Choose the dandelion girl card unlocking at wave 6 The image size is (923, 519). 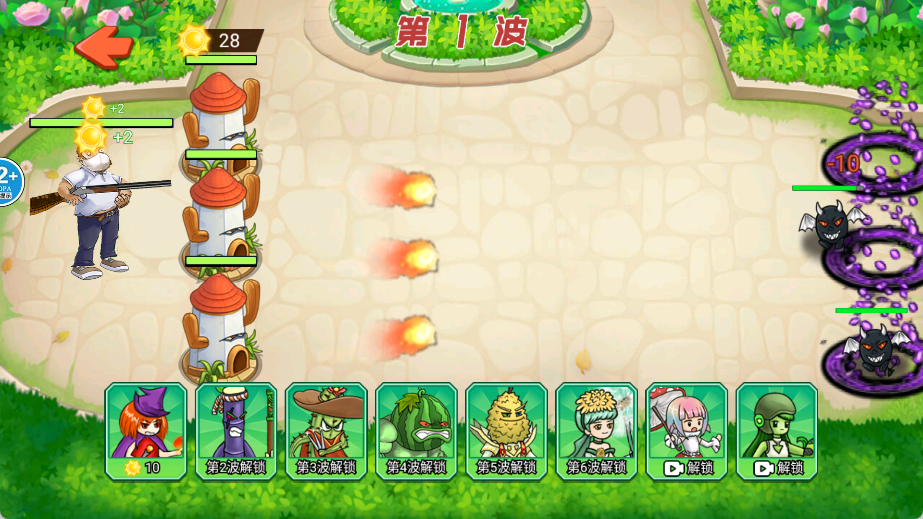pos(596,430)
